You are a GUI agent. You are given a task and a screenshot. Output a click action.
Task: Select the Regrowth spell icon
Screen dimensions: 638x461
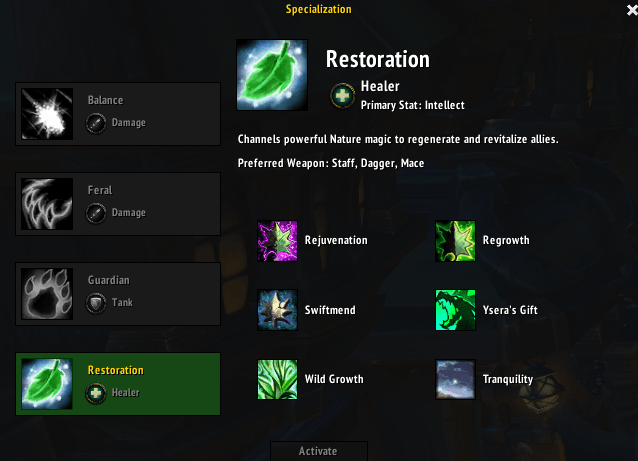pos(455,241)
